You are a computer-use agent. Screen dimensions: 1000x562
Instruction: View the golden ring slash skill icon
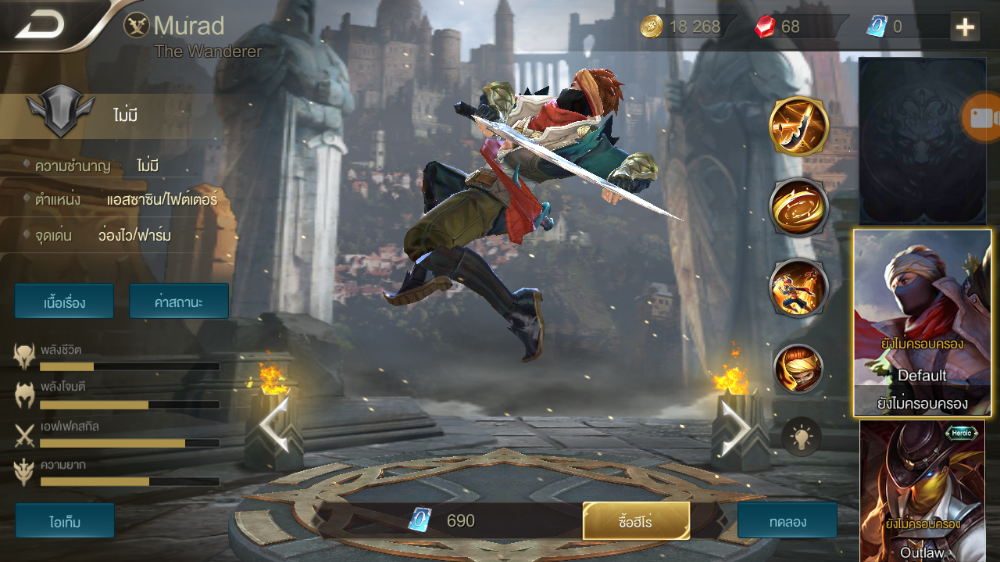[798, 207]
